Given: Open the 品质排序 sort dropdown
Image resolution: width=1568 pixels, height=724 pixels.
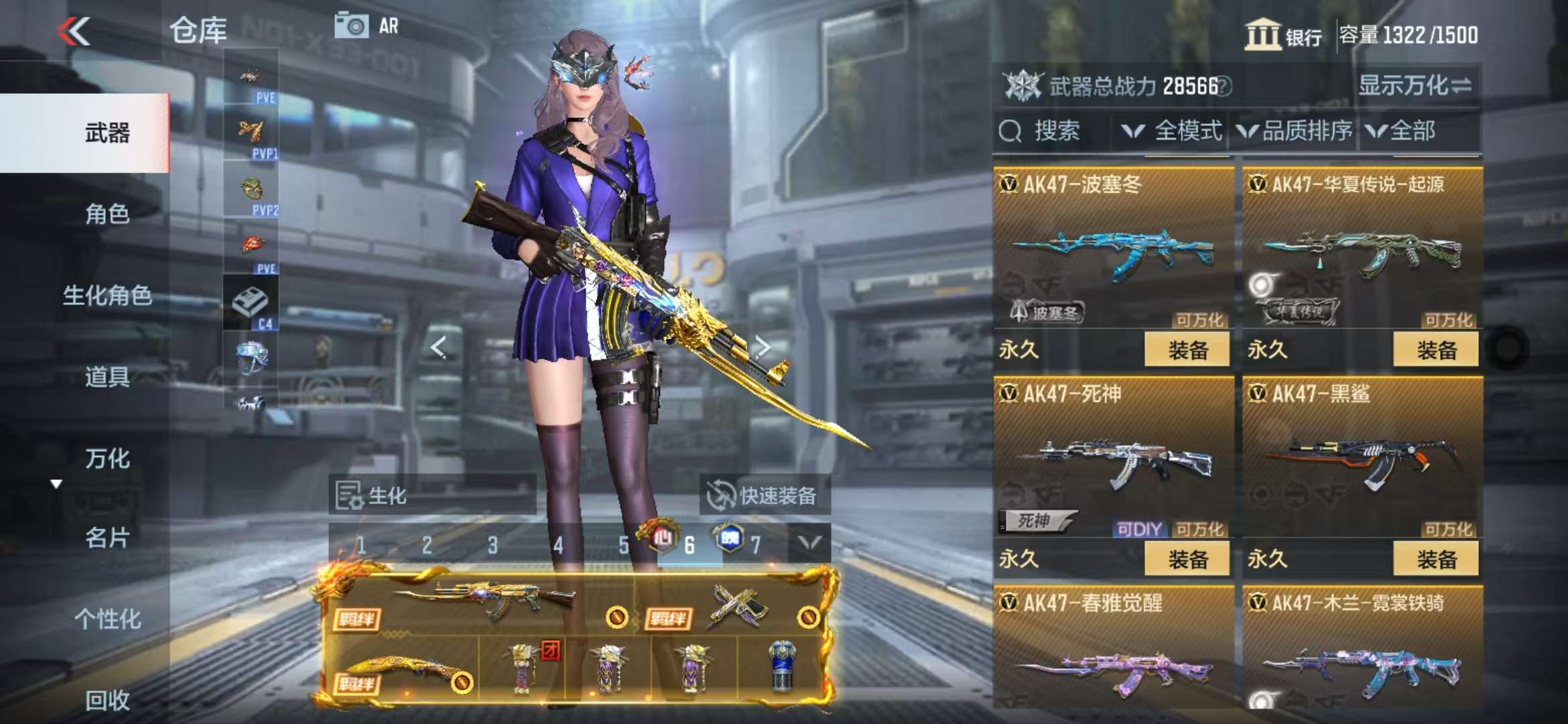Looking at the screenshot, I should point(1295,131).
